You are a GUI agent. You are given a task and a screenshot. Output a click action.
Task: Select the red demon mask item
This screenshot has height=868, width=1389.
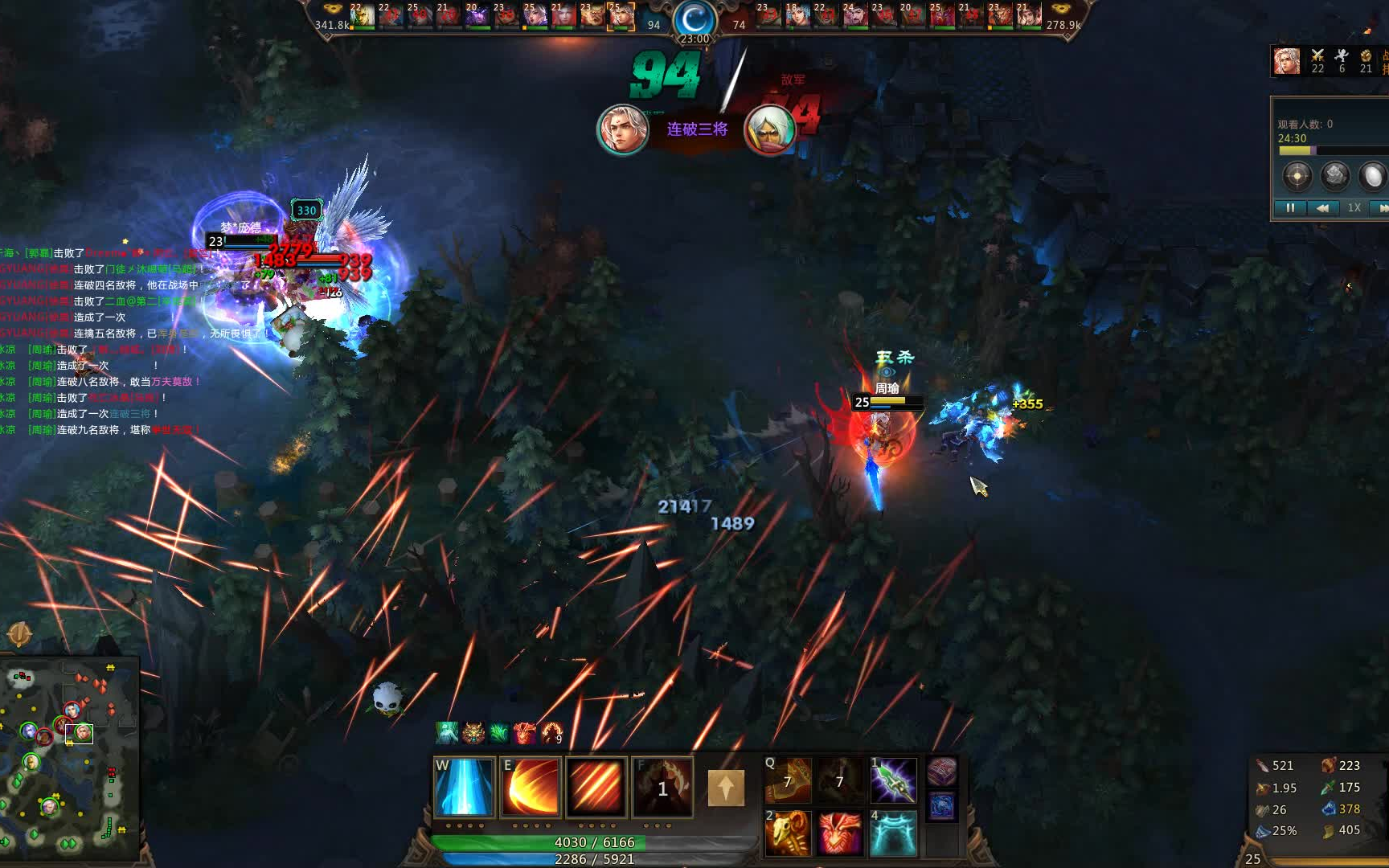(x=840, y=833)
